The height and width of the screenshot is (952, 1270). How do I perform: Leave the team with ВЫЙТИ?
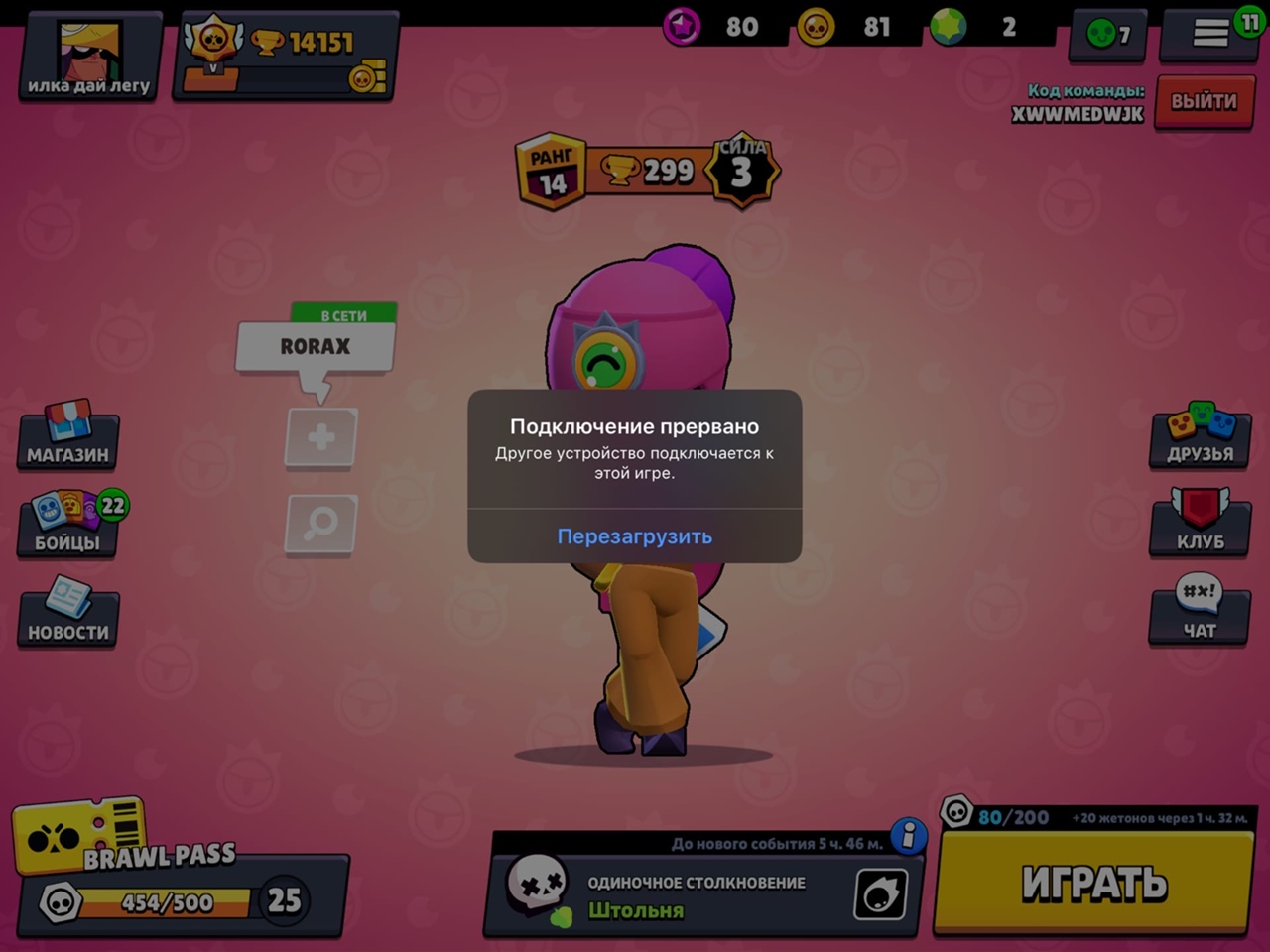(x=1203, y=101)
